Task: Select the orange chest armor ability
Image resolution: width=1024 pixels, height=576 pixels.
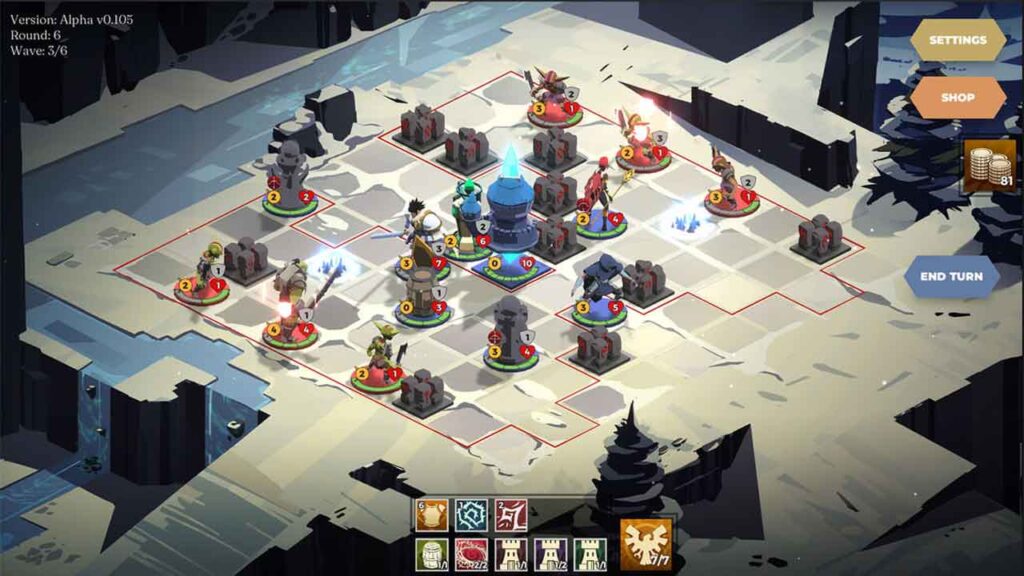Action: click(432, 516)
